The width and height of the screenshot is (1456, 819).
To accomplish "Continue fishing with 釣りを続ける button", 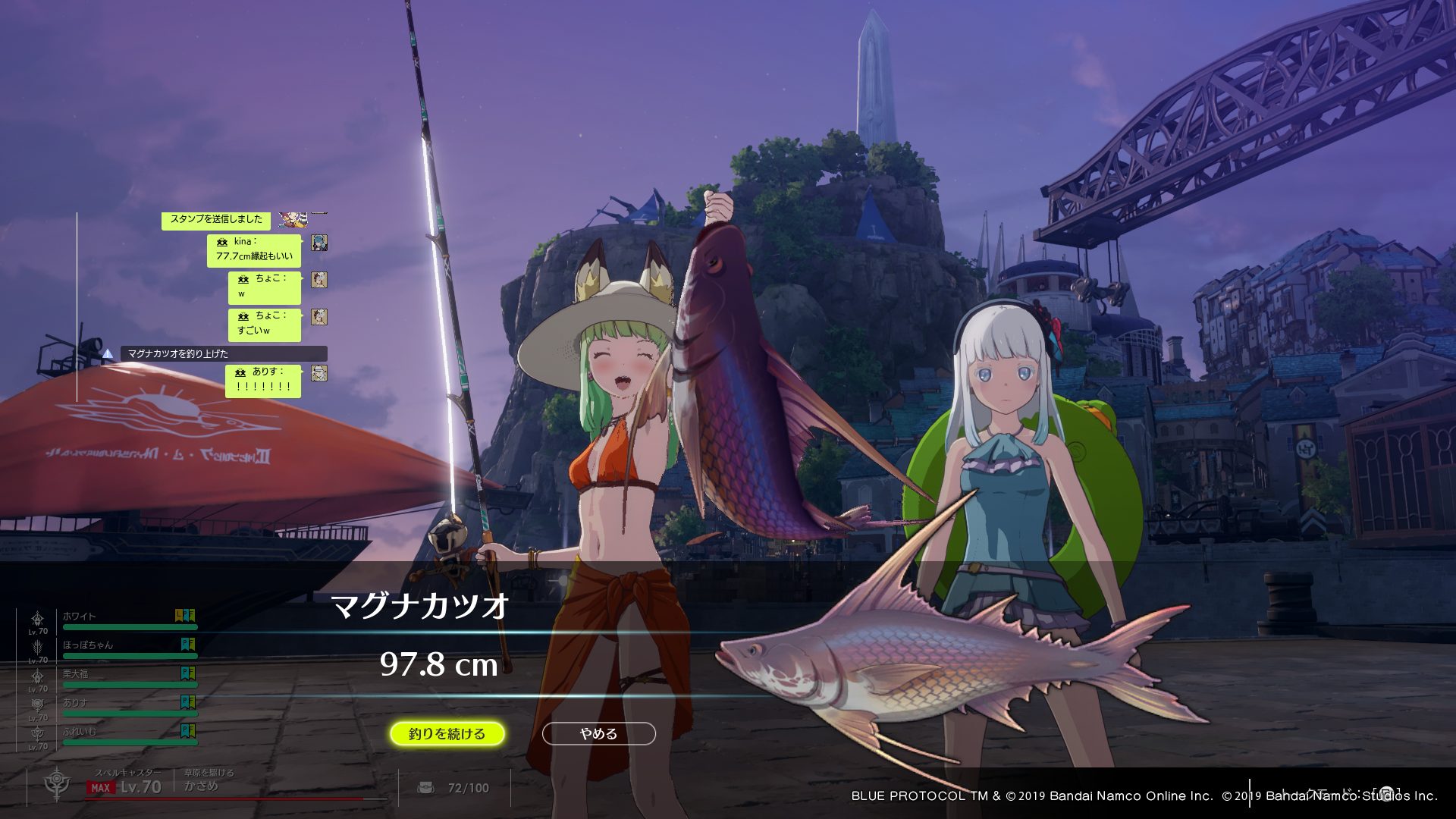I will coord(447,733).
